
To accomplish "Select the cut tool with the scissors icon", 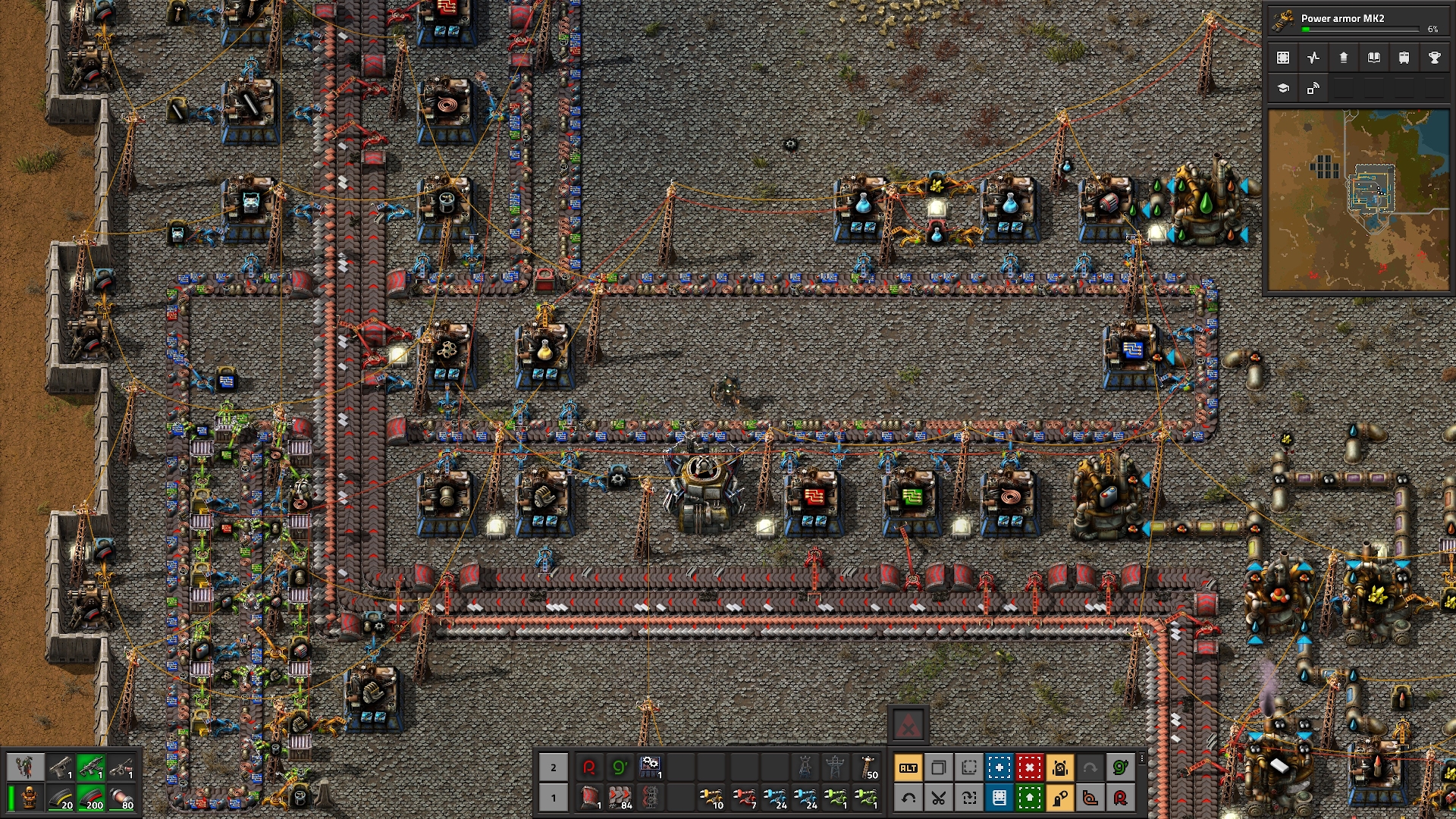I will coord(939,799).
